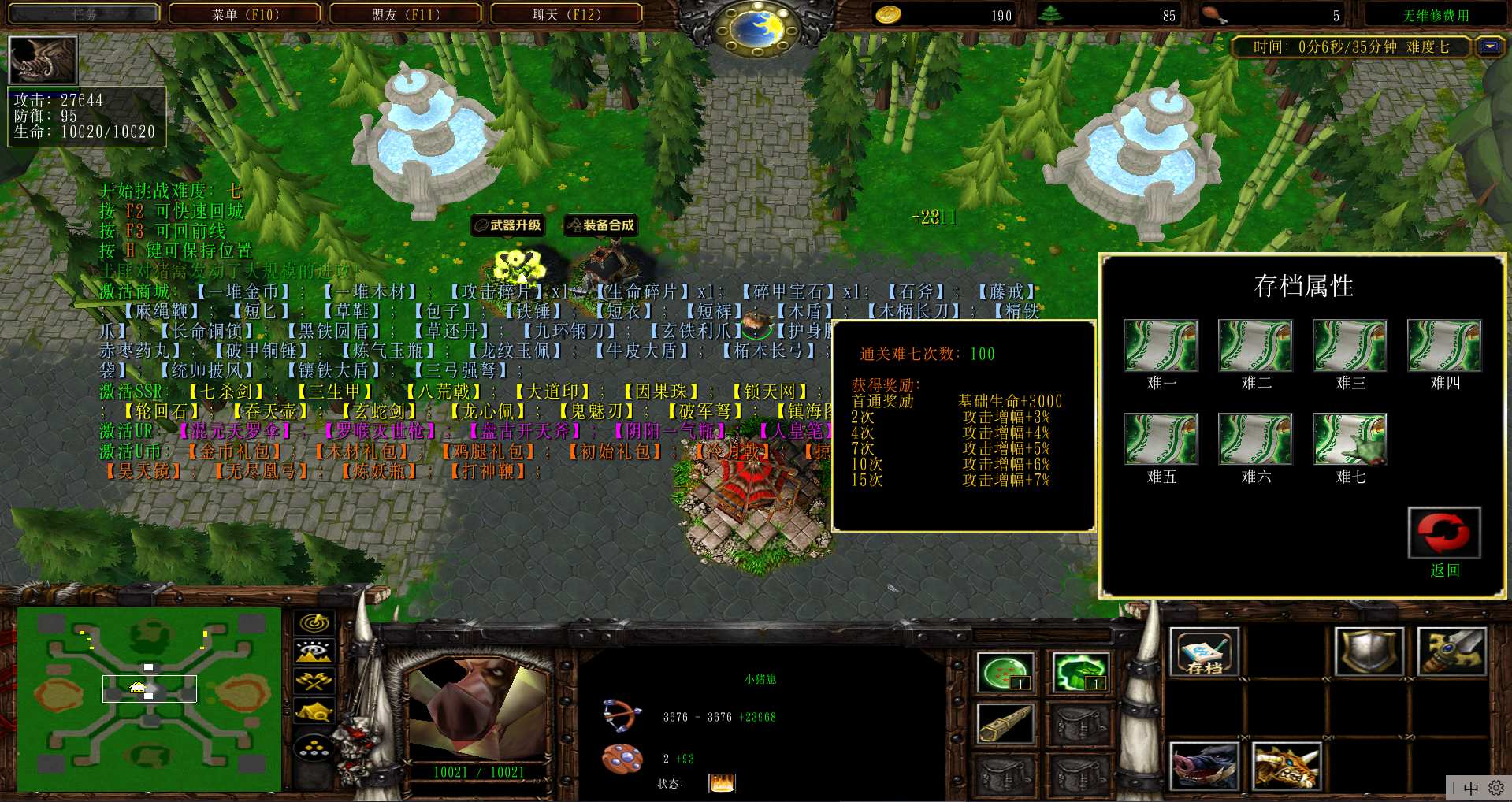
Task: Choose the 难二 difficulty scroll
Action: pyautogui.click(x=1255, y=346)
